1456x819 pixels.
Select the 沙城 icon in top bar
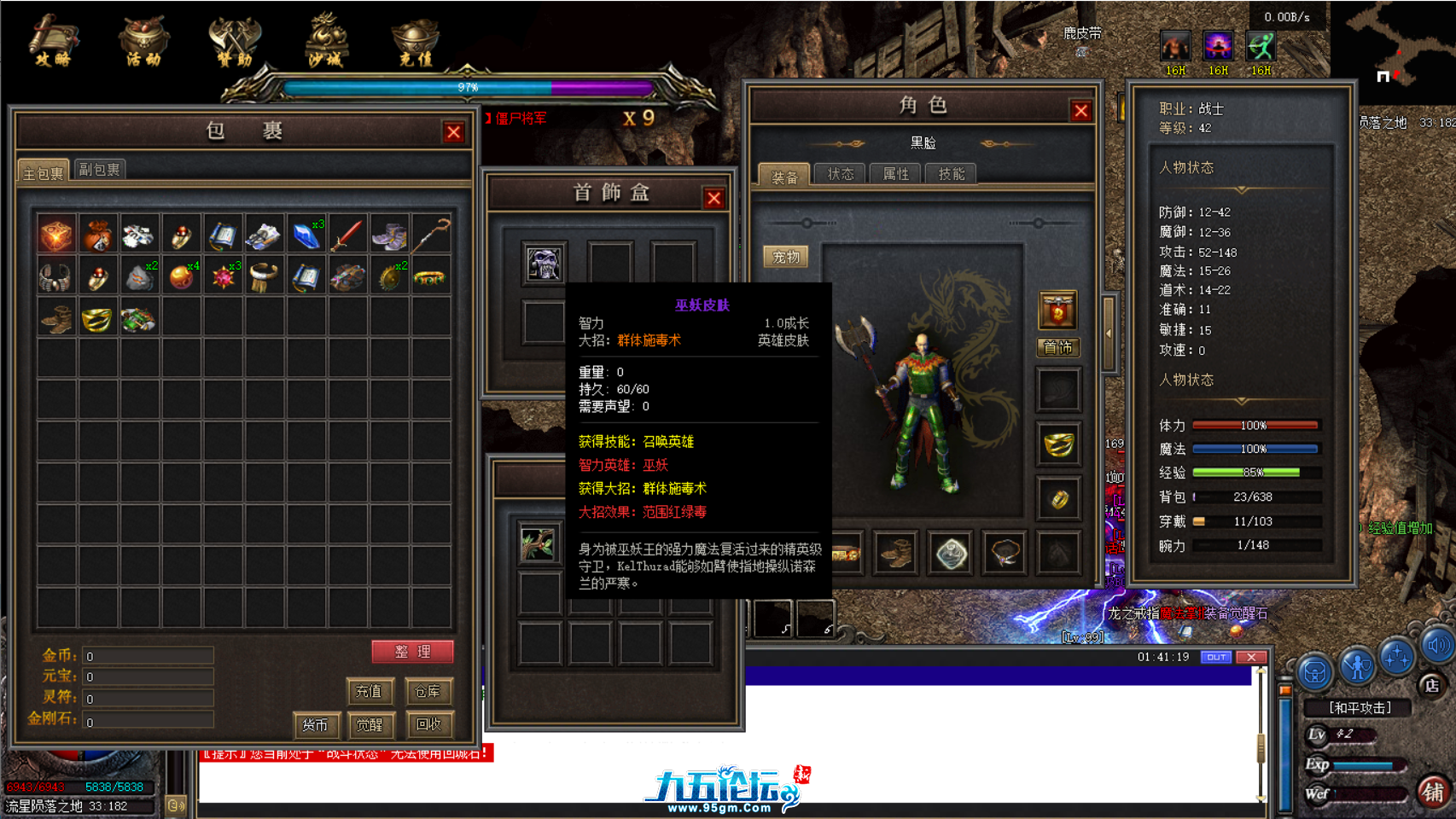(x=323, y=40)
